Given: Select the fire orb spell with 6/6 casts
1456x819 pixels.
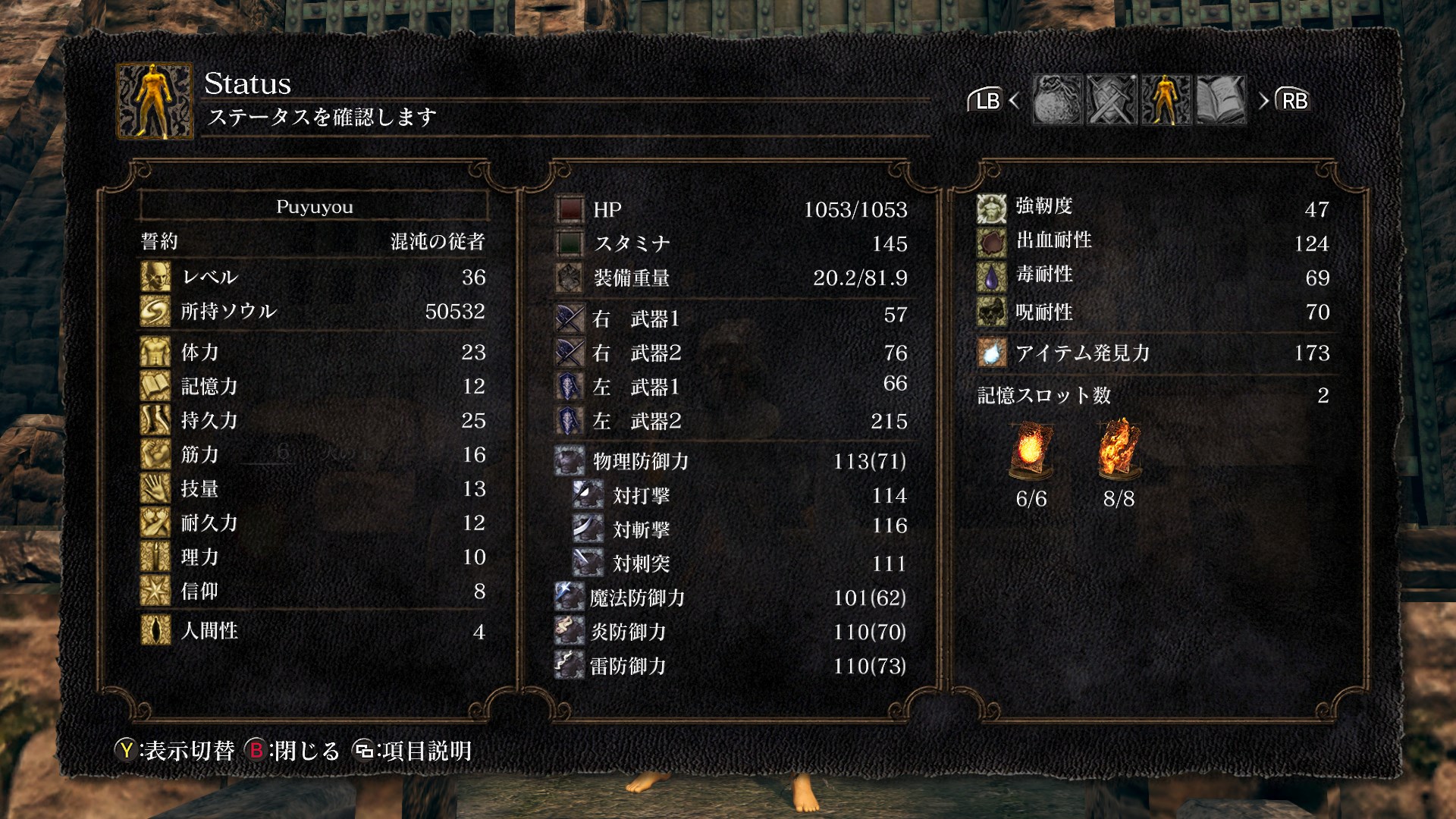Looking at the screenshot, I should click(x=1031, y=450).
